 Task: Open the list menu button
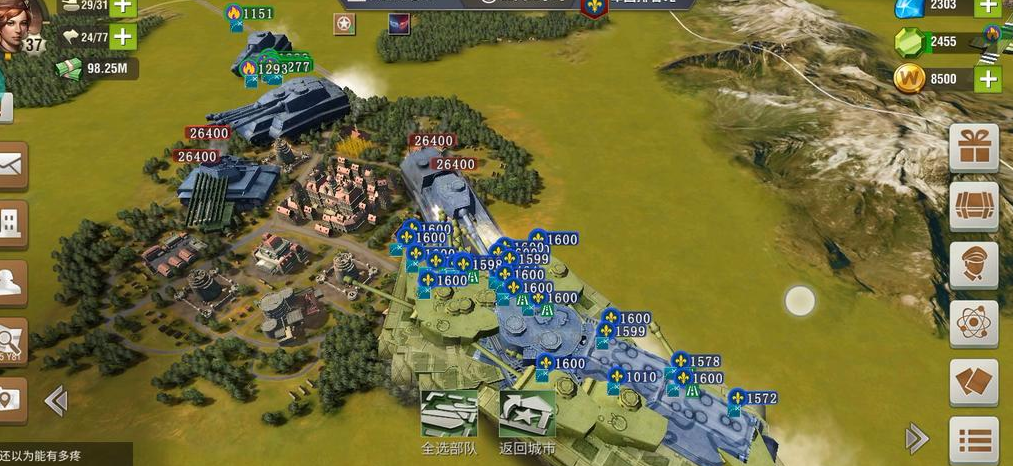tap(973, 439)
